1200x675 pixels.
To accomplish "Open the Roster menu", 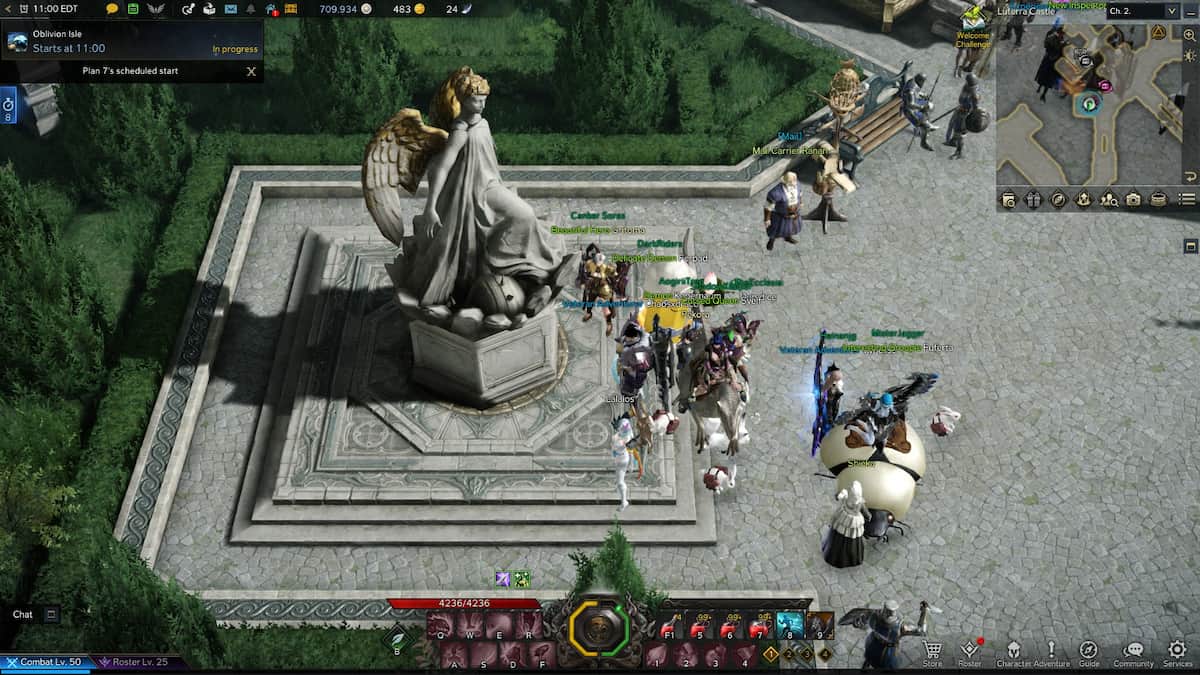I will tap(969, 651).
